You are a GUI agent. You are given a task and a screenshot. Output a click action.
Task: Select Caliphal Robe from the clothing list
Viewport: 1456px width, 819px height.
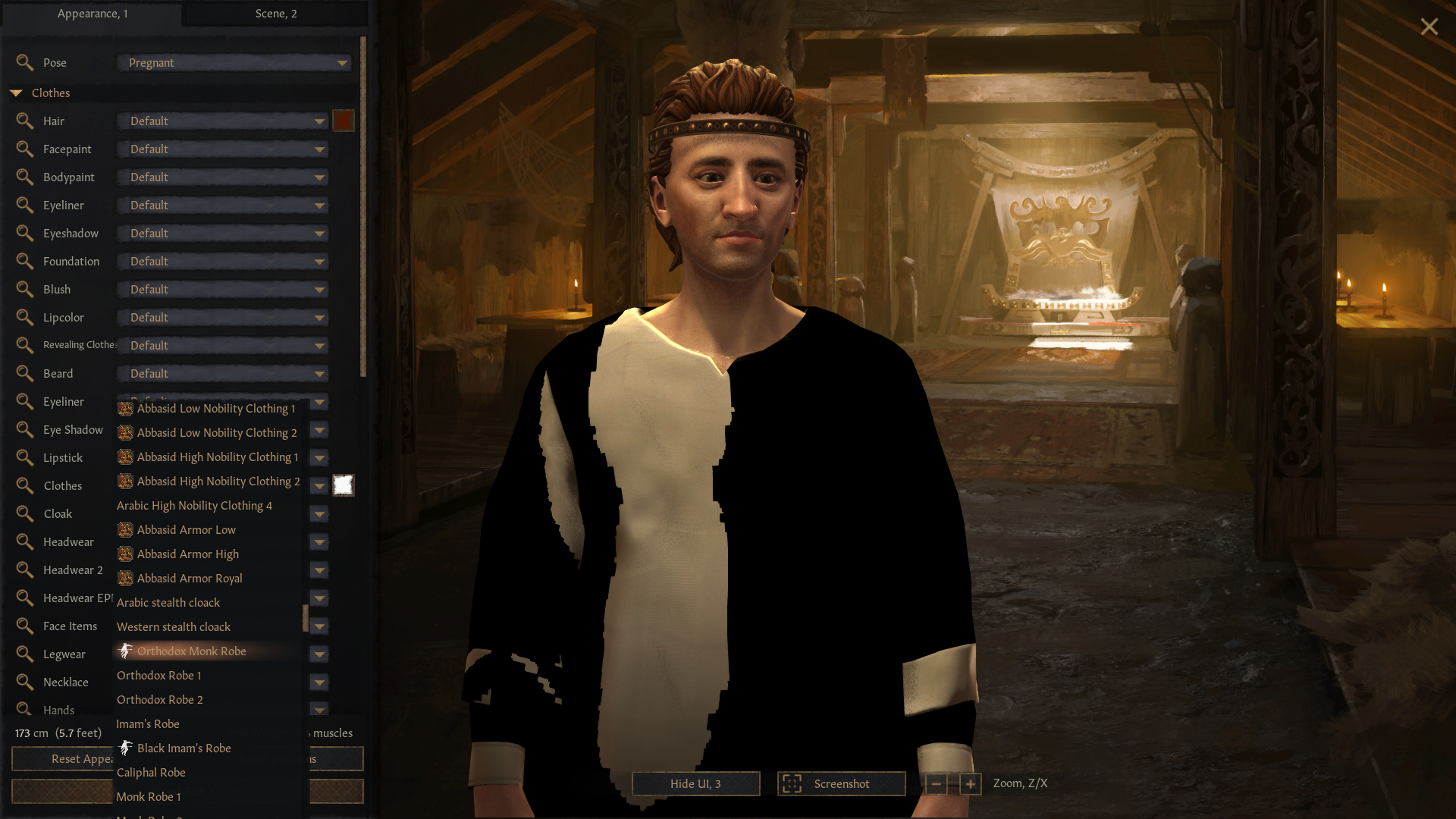point(151,772)
